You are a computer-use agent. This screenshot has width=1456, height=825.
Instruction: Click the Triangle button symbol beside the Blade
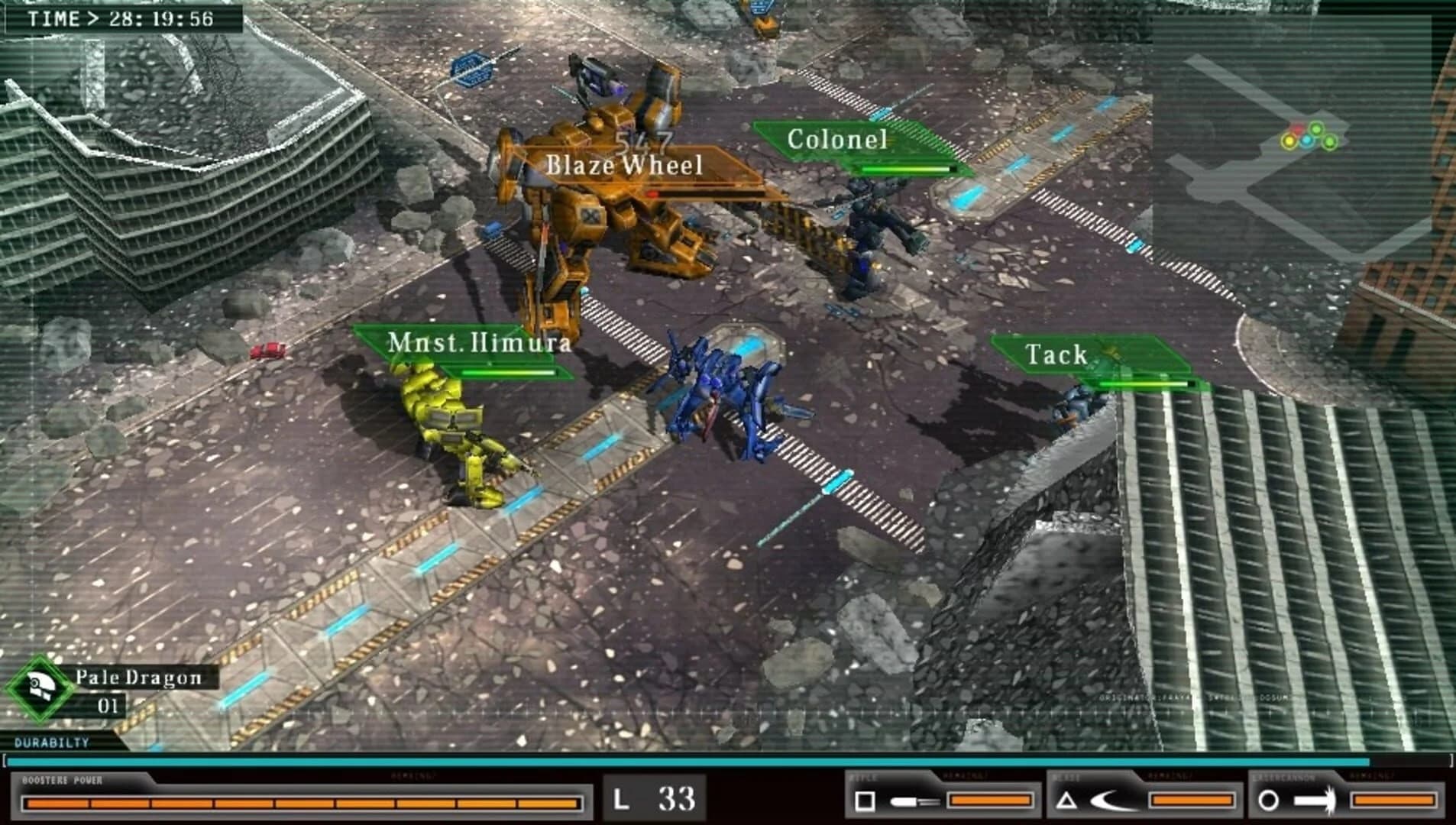pyautogui.click(x=1066, y=799)
